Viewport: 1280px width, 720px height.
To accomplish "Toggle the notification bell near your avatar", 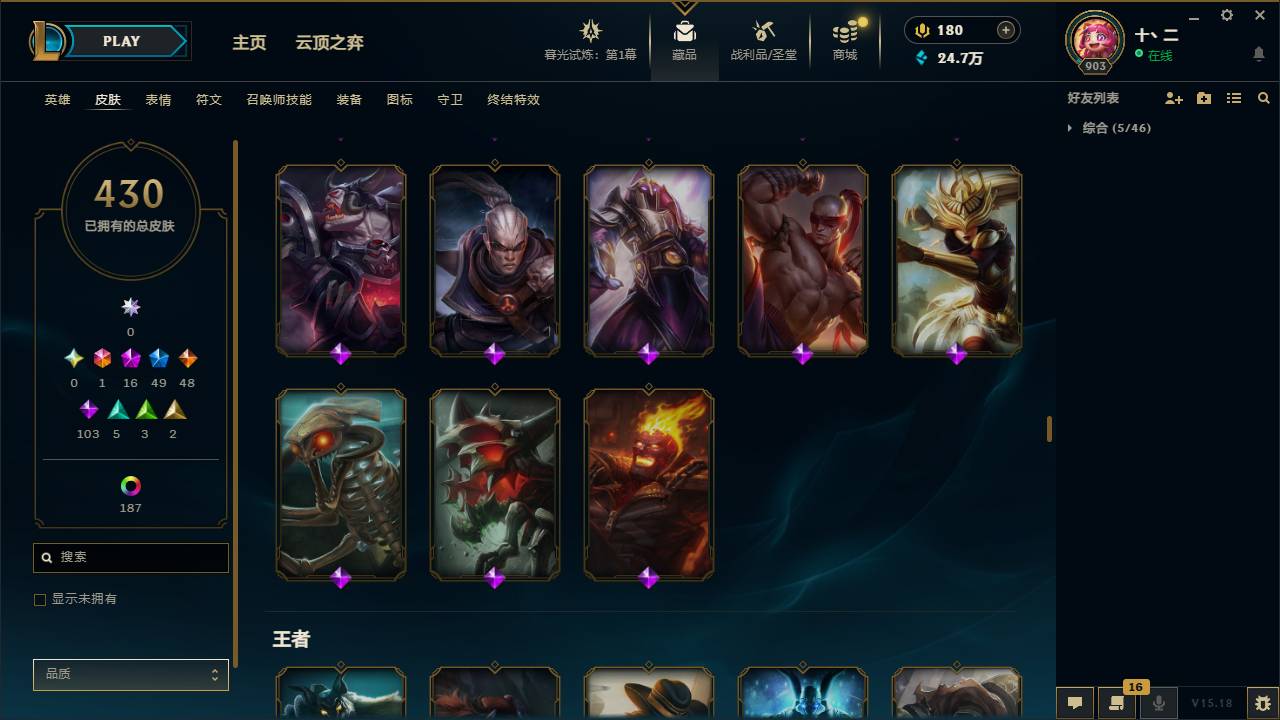I will (x=1257, y=54).
